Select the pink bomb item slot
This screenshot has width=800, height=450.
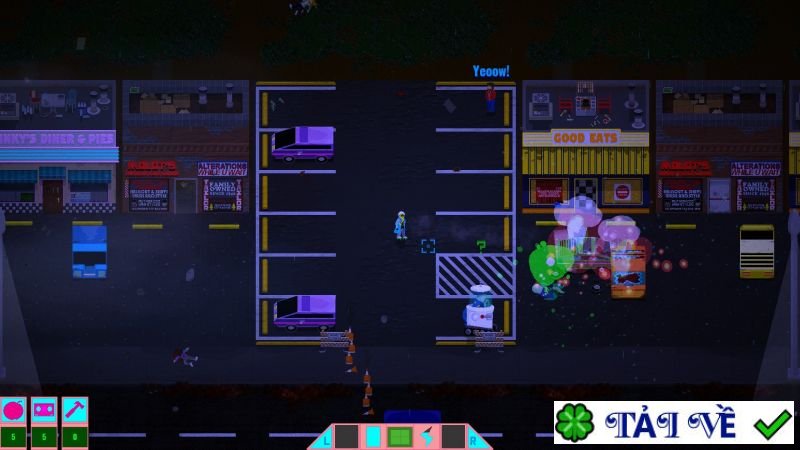tap(14, 410)
